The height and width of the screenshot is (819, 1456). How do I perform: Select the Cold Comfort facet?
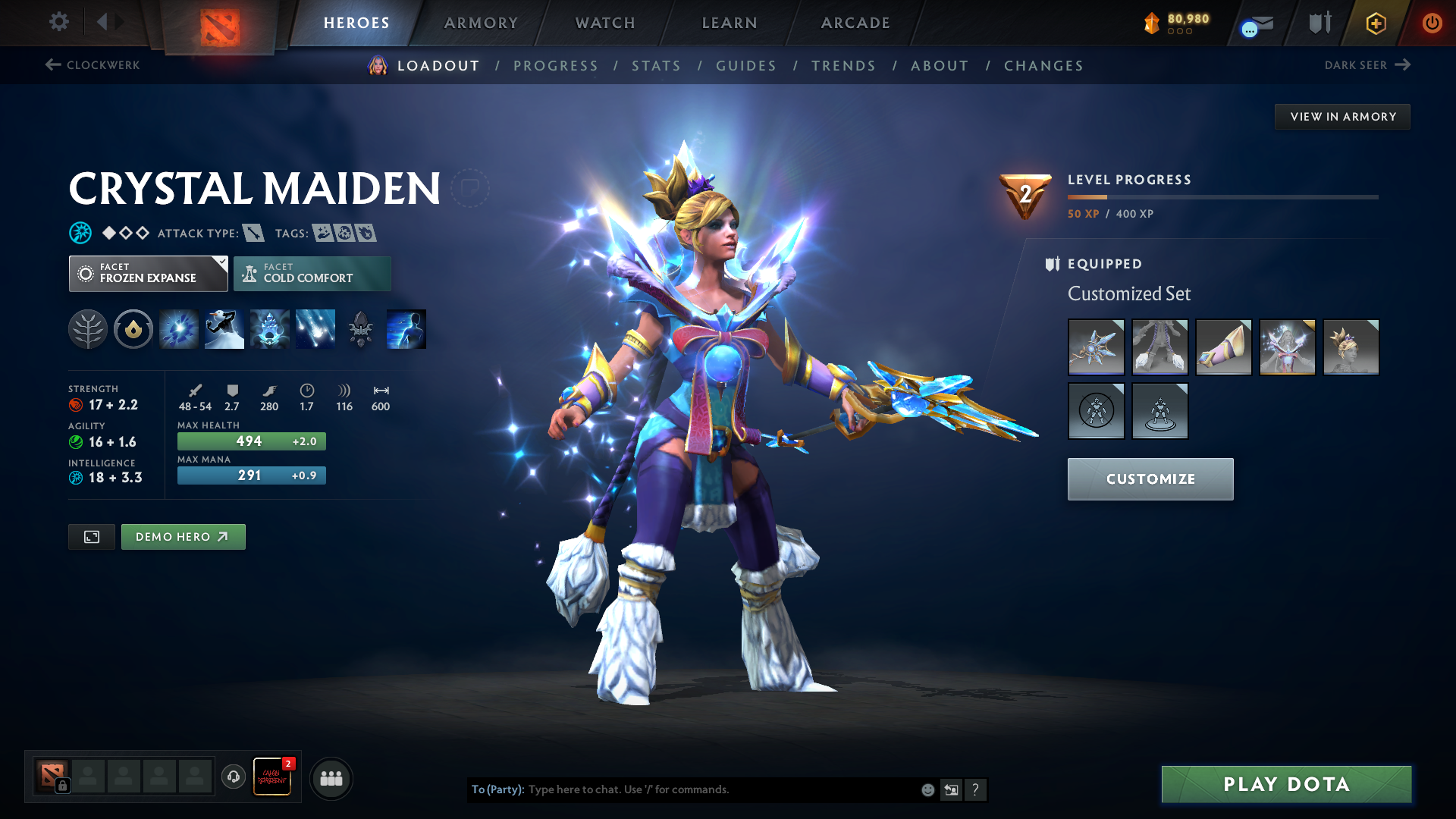312,274
